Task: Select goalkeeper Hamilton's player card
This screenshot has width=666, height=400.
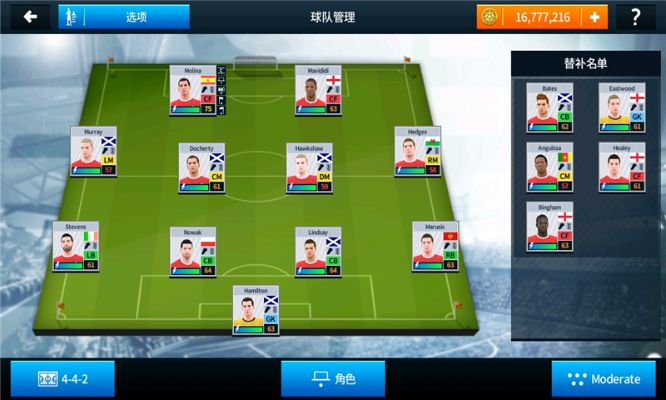Action: click(256, 311)
